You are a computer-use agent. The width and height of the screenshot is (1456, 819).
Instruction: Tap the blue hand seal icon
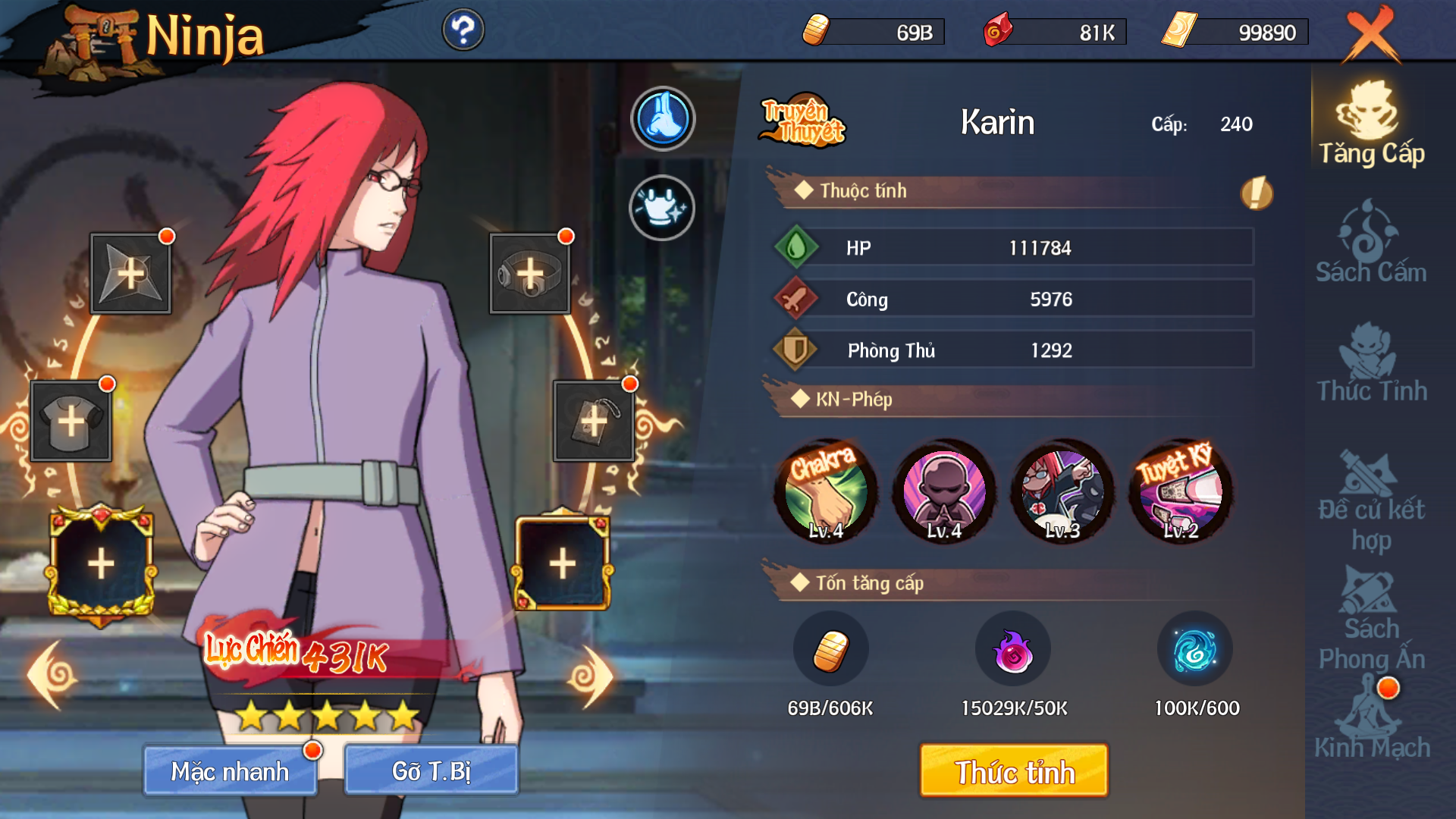point(663,118)
